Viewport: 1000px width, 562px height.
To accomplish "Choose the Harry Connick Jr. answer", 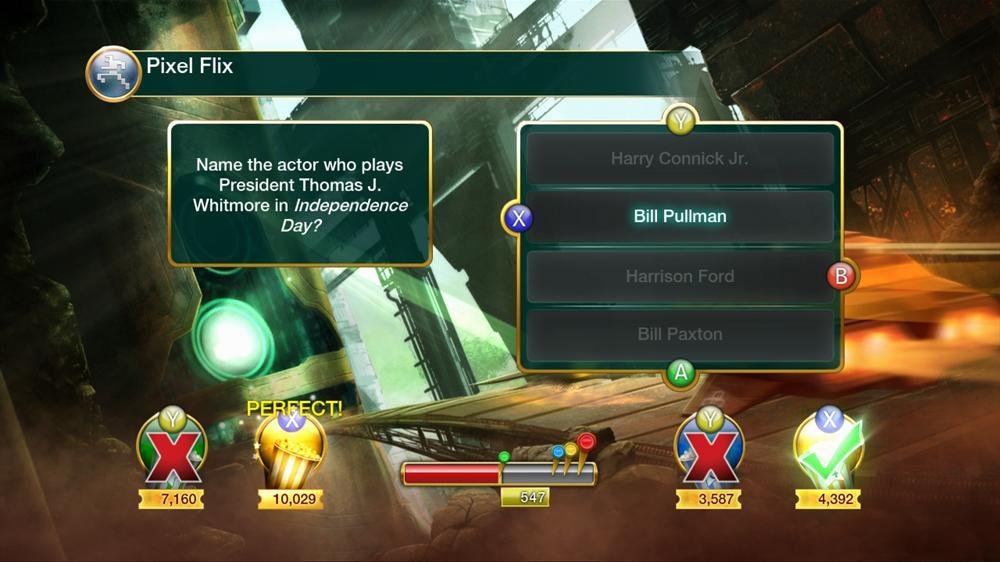I will tap(680, 158).
